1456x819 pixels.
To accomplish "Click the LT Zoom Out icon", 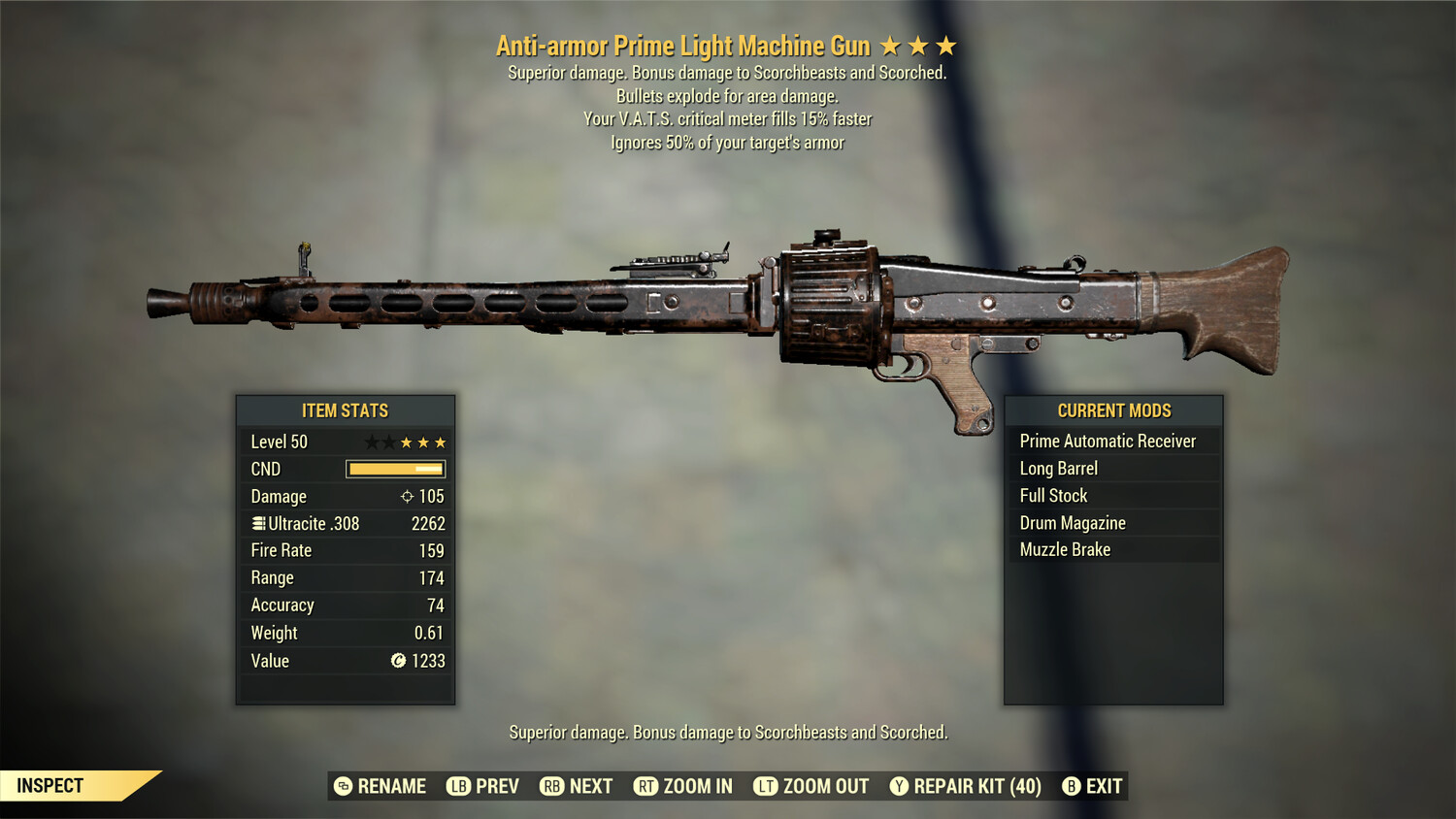I will pos(766,786).
